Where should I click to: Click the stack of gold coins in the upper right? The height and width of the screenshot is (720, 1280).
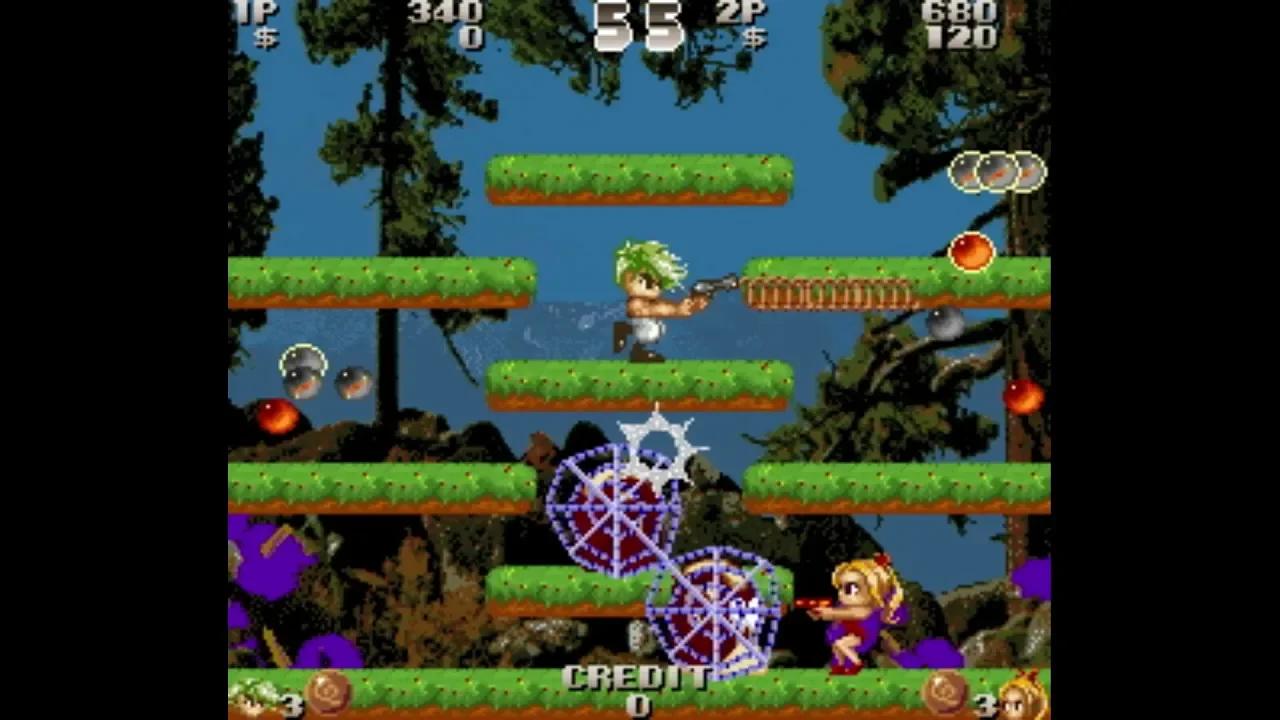998,170
